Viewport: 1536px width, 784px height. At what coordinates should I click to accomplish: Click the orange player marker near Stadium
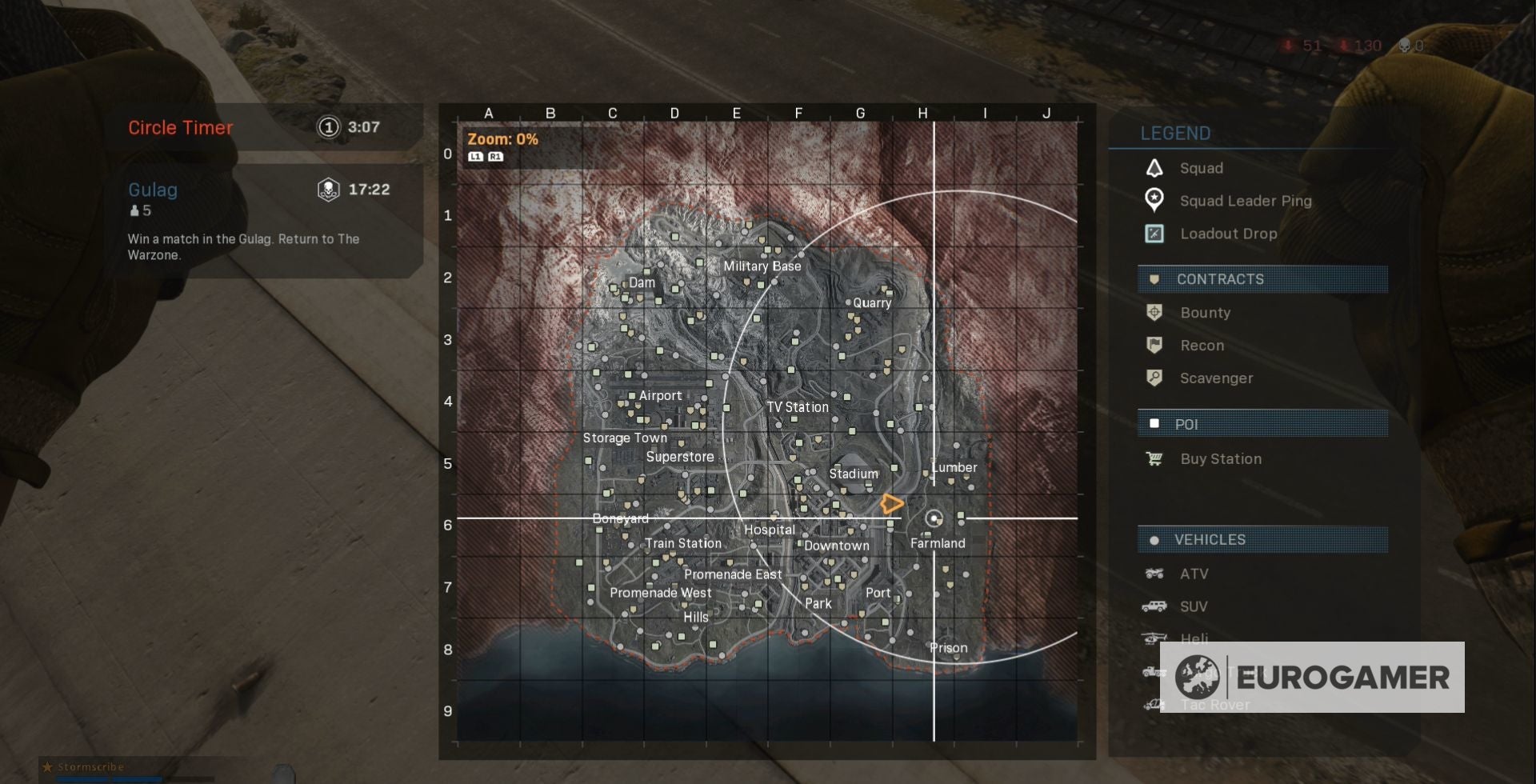[893, 502]
